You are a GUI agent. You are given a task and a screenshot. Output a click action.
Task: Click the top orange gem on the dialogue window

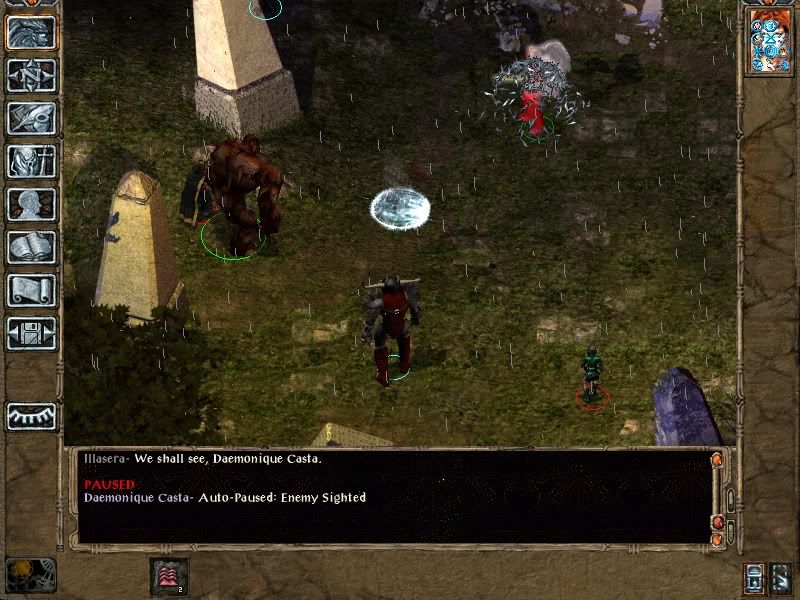(716, 460)
